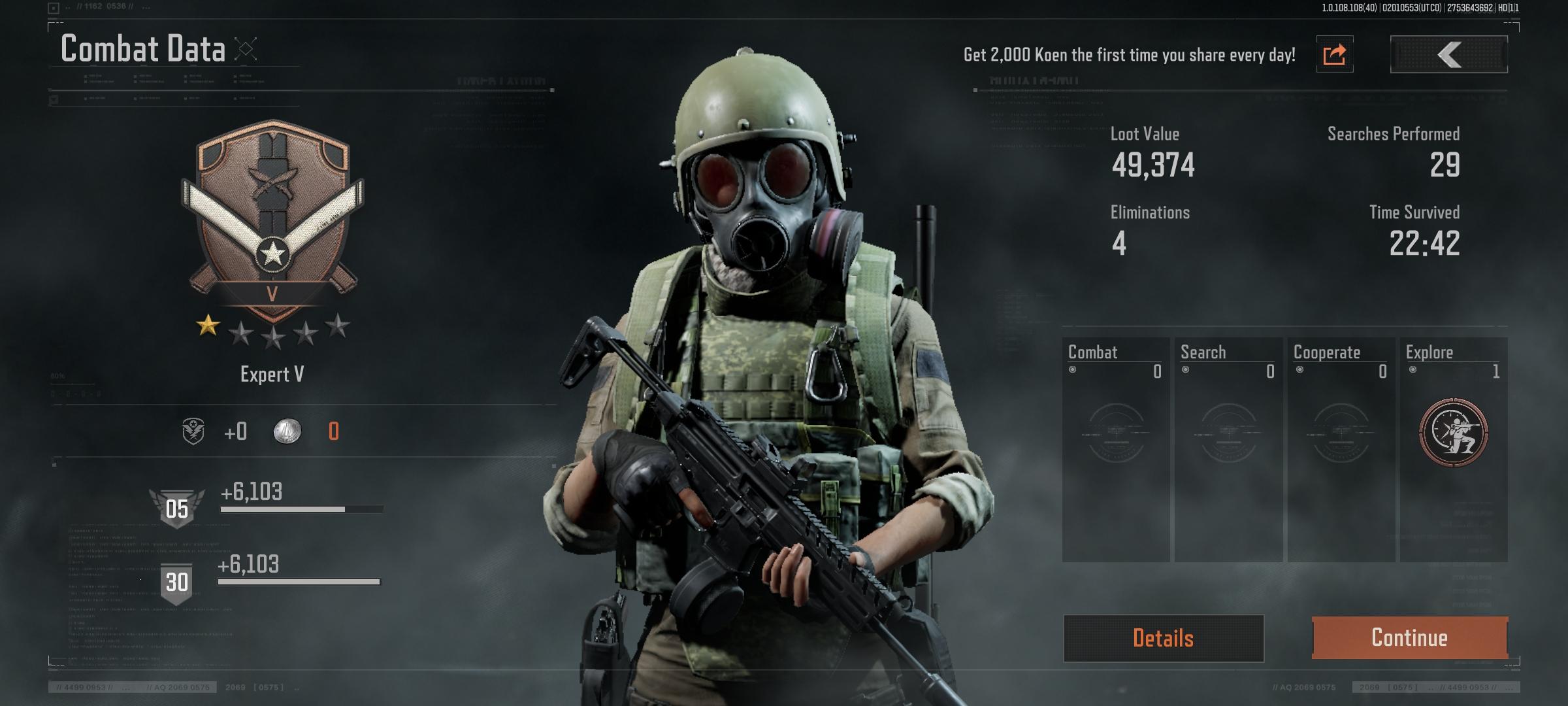Viewport: 1568px width, 706px height.
Task: Open the Details breakdown
Action: [x=1163, y=638]
